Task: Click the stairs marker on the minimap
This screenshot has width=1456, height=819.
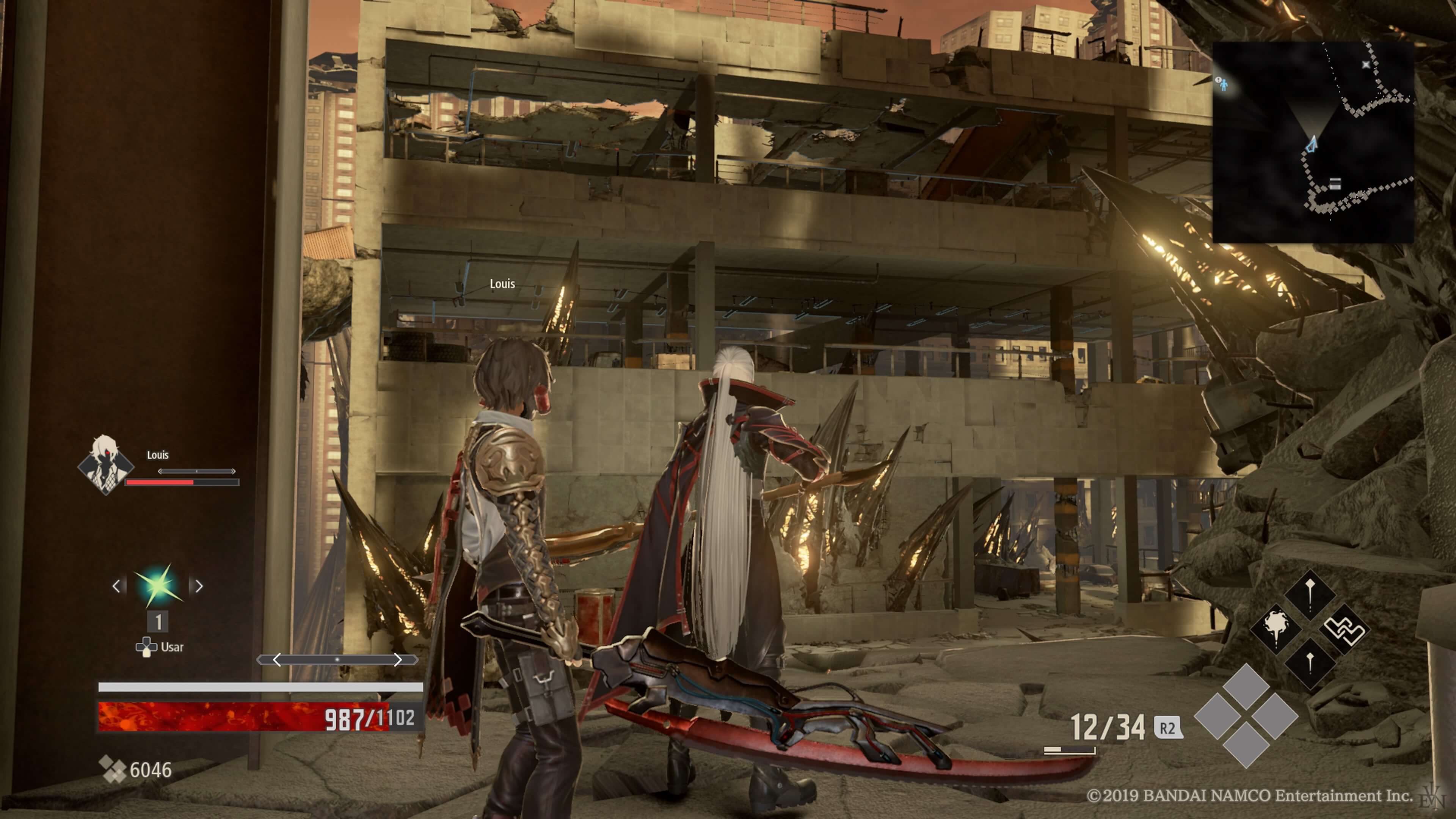Action: (x=1335, y=184)
